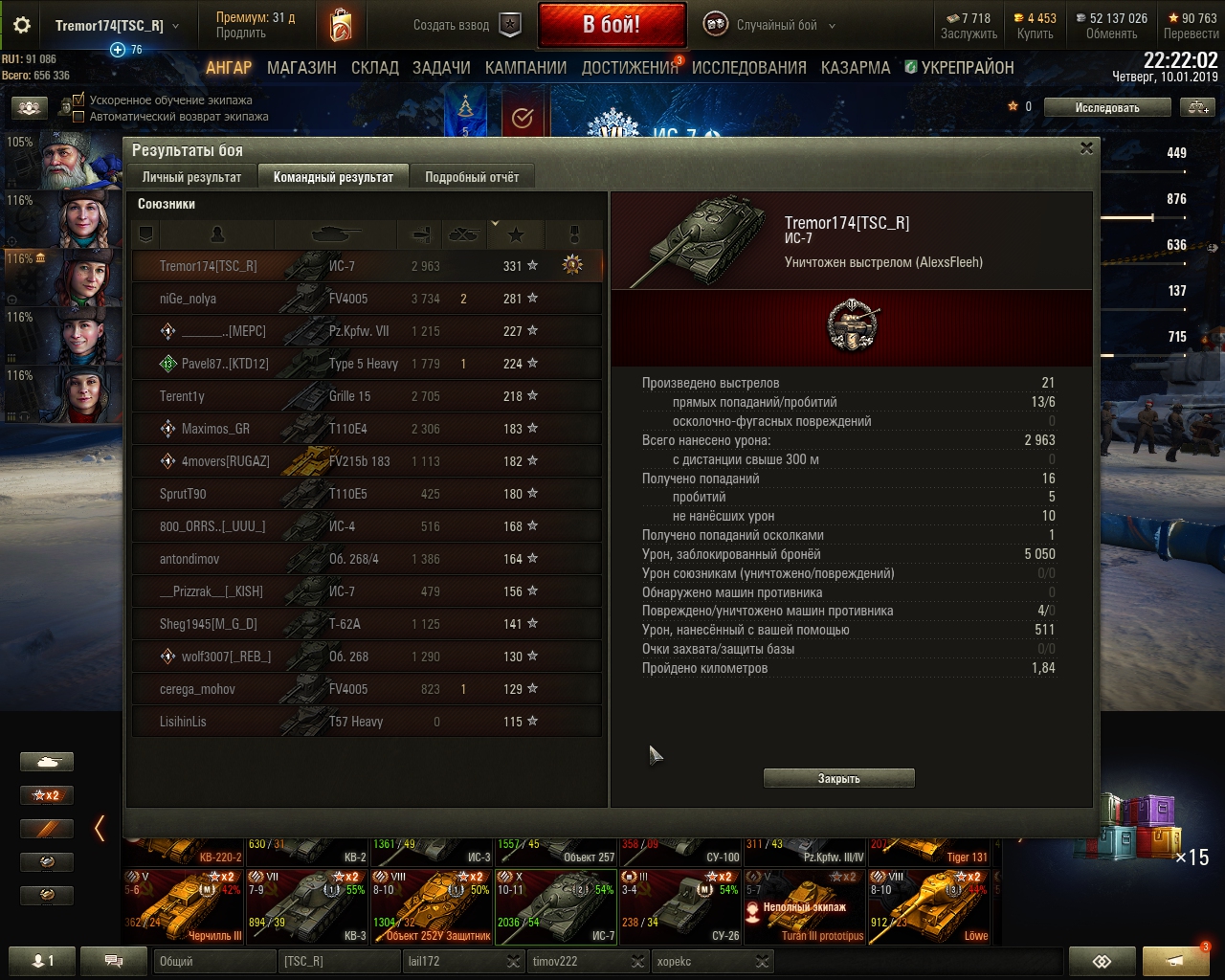The width and height of the screenshot is (1225, 980).
Task: Go to the СКЛАД section
Action: (375, 68)
